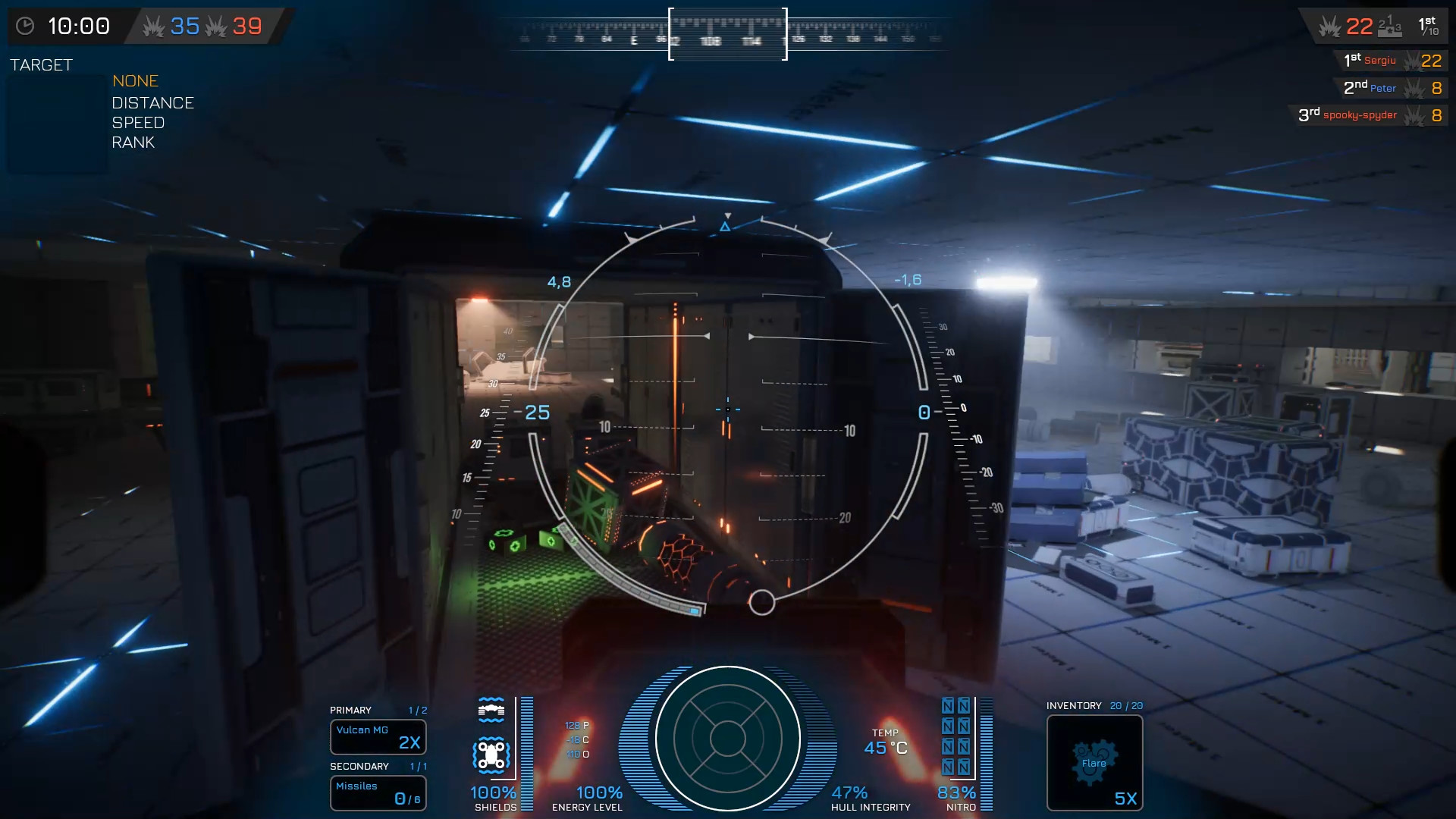
Task: Click the circular radar minimap display
Action: [727, 739]
